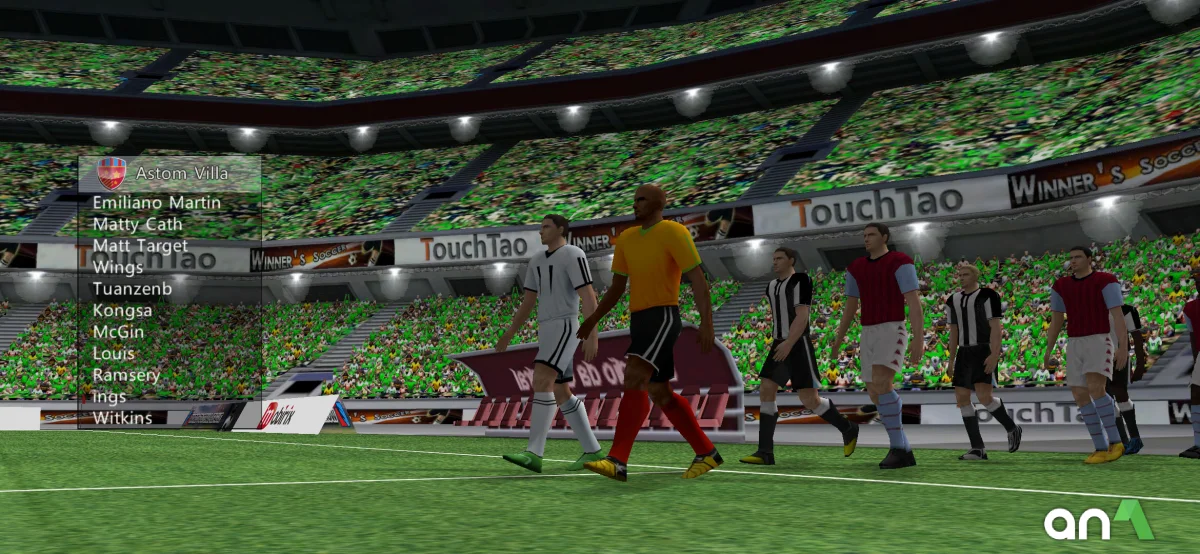1200x554 pixels.
Task: Select Witkins in the lineup
Action: point(122,418)
